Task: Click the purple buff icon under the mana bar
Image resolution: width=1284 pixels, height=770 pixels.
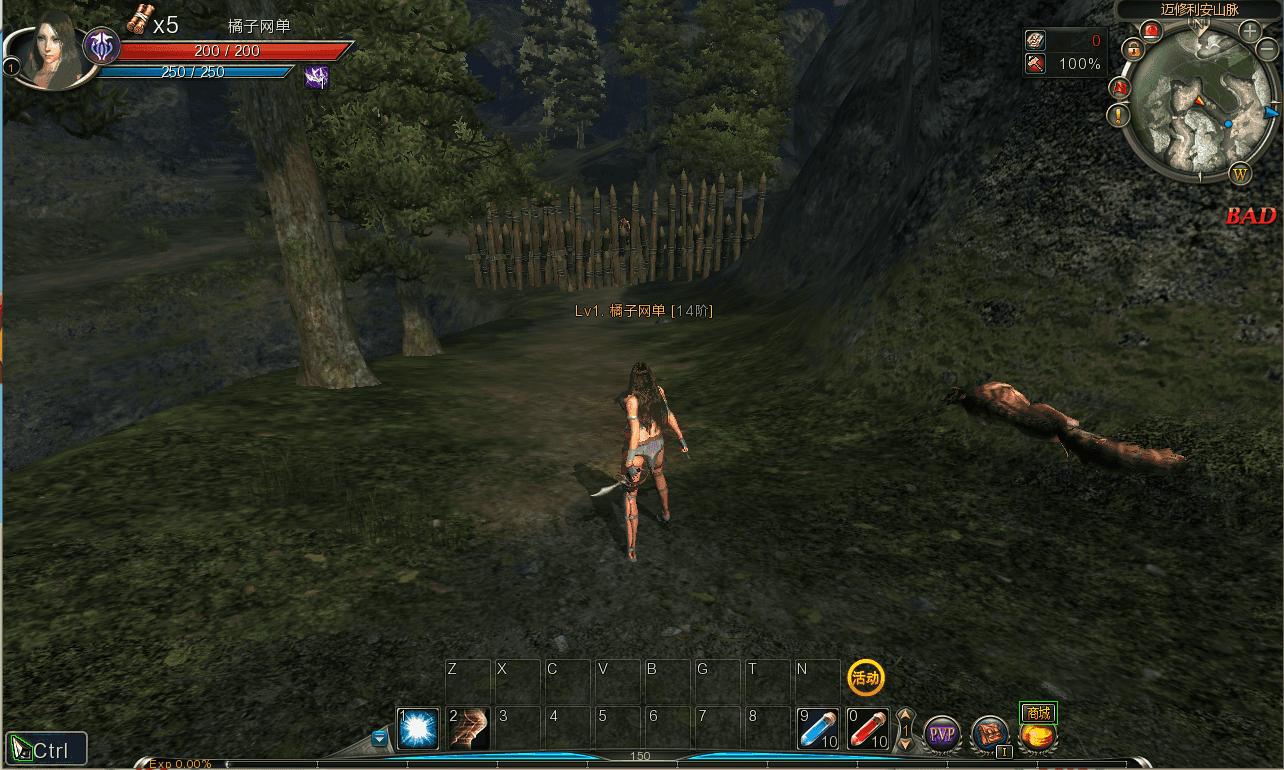Action: 316,77
